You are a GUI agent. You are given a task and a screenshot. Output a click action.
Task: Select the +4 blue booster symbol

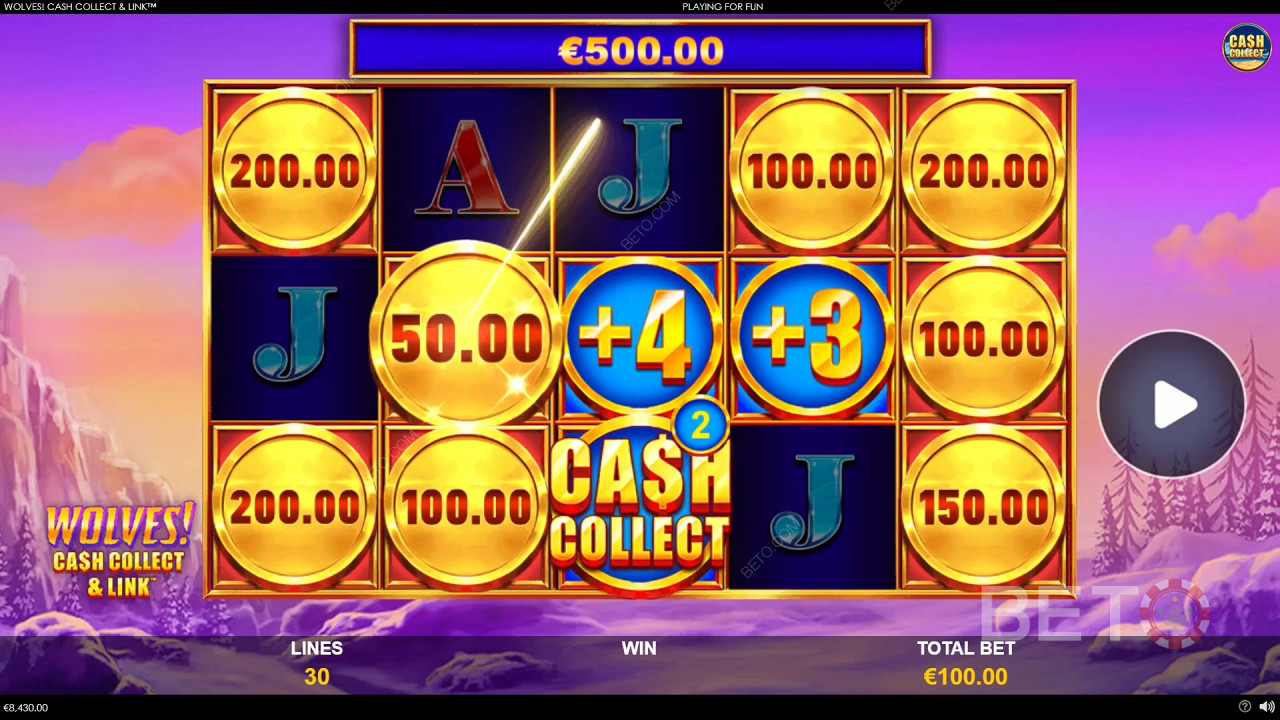pyautogui.click(x=640, y=335)
